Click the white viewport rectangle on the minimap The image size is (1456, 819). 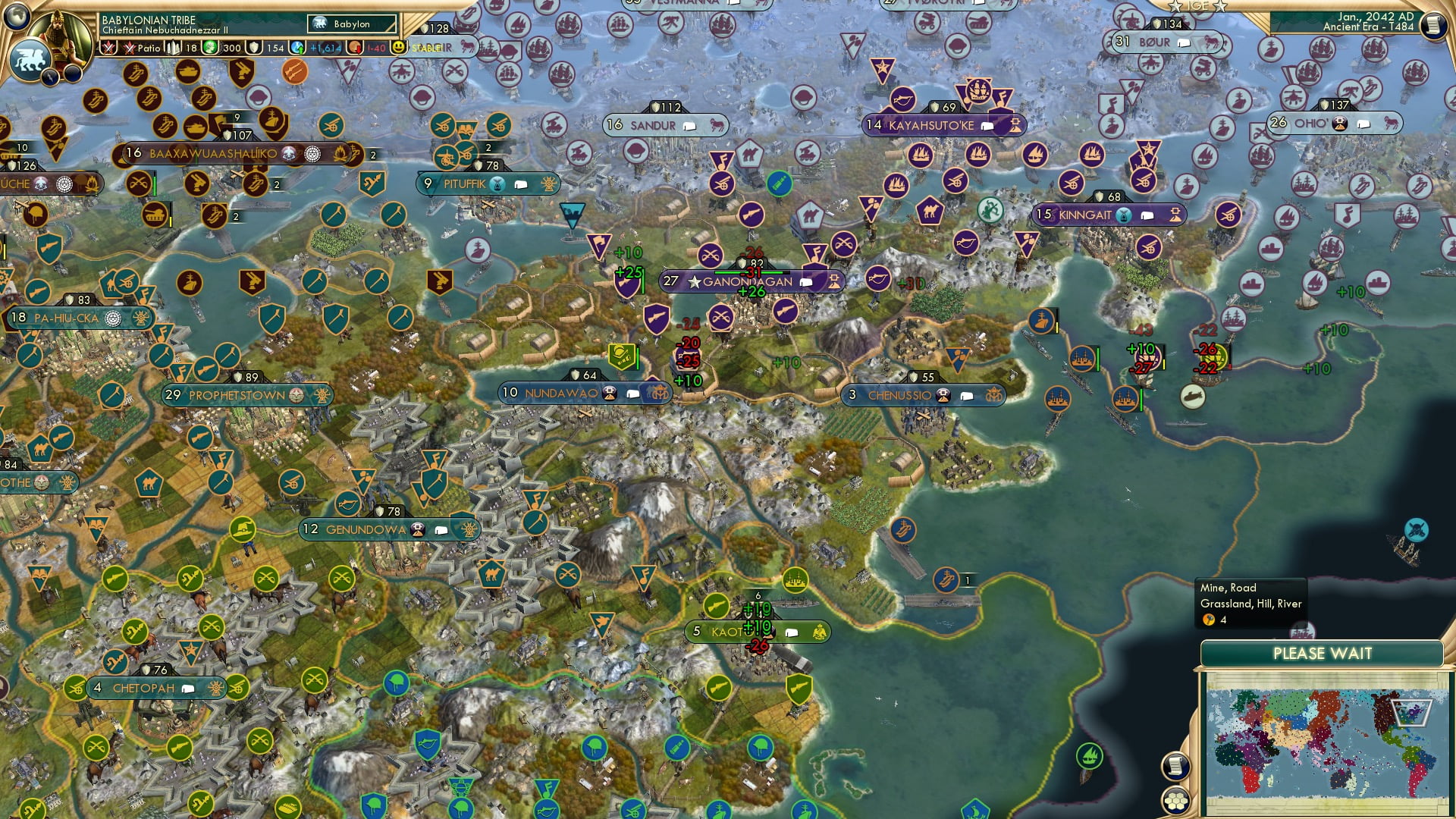coord(1410,713)
